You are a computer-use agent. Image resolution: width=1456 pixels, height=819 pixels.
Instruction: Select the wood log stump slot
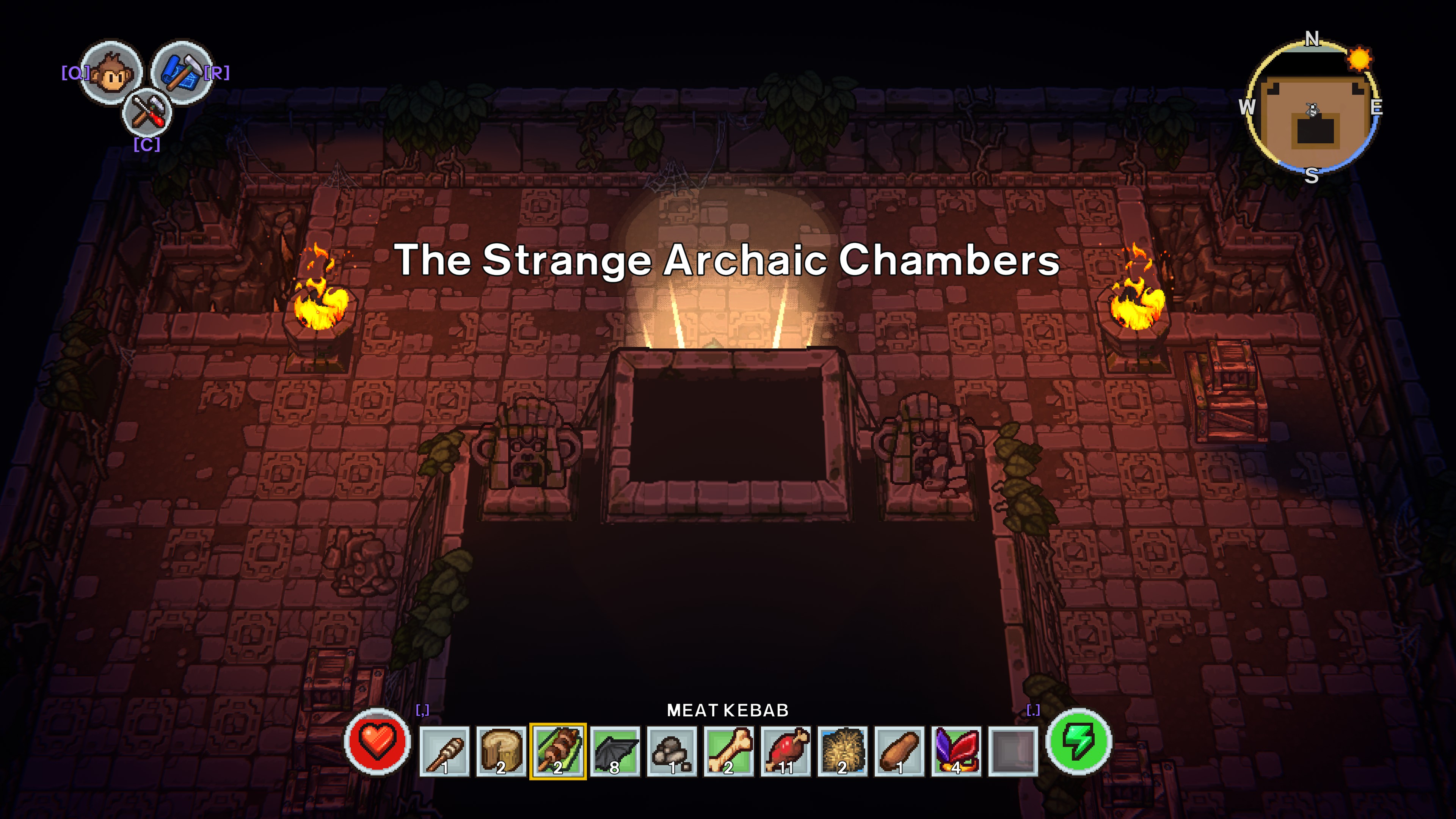501,751
